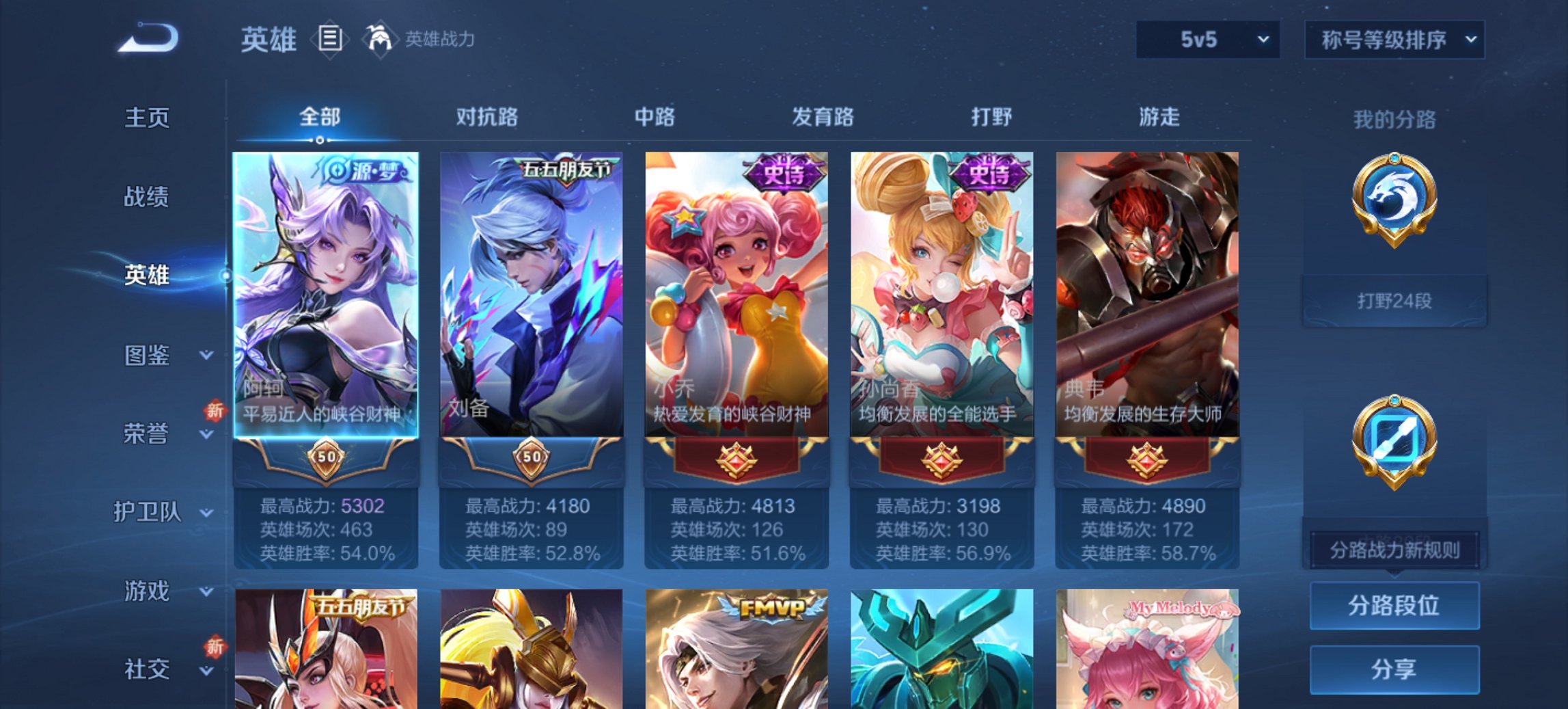Open the 分路段位 button
The image size is (1568, 709).
point(1394,606)
